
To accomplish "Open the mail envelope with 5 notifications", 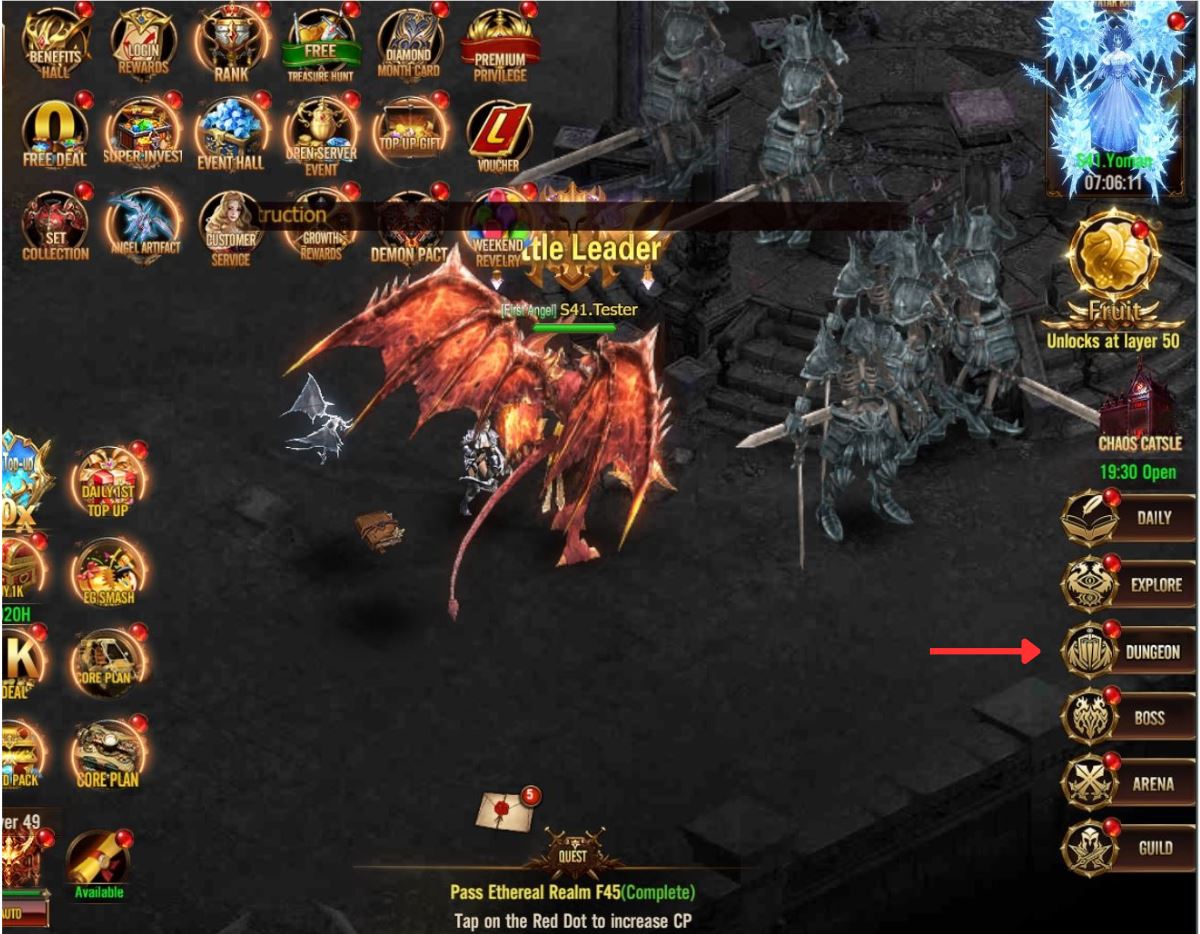I will [507, 809].
